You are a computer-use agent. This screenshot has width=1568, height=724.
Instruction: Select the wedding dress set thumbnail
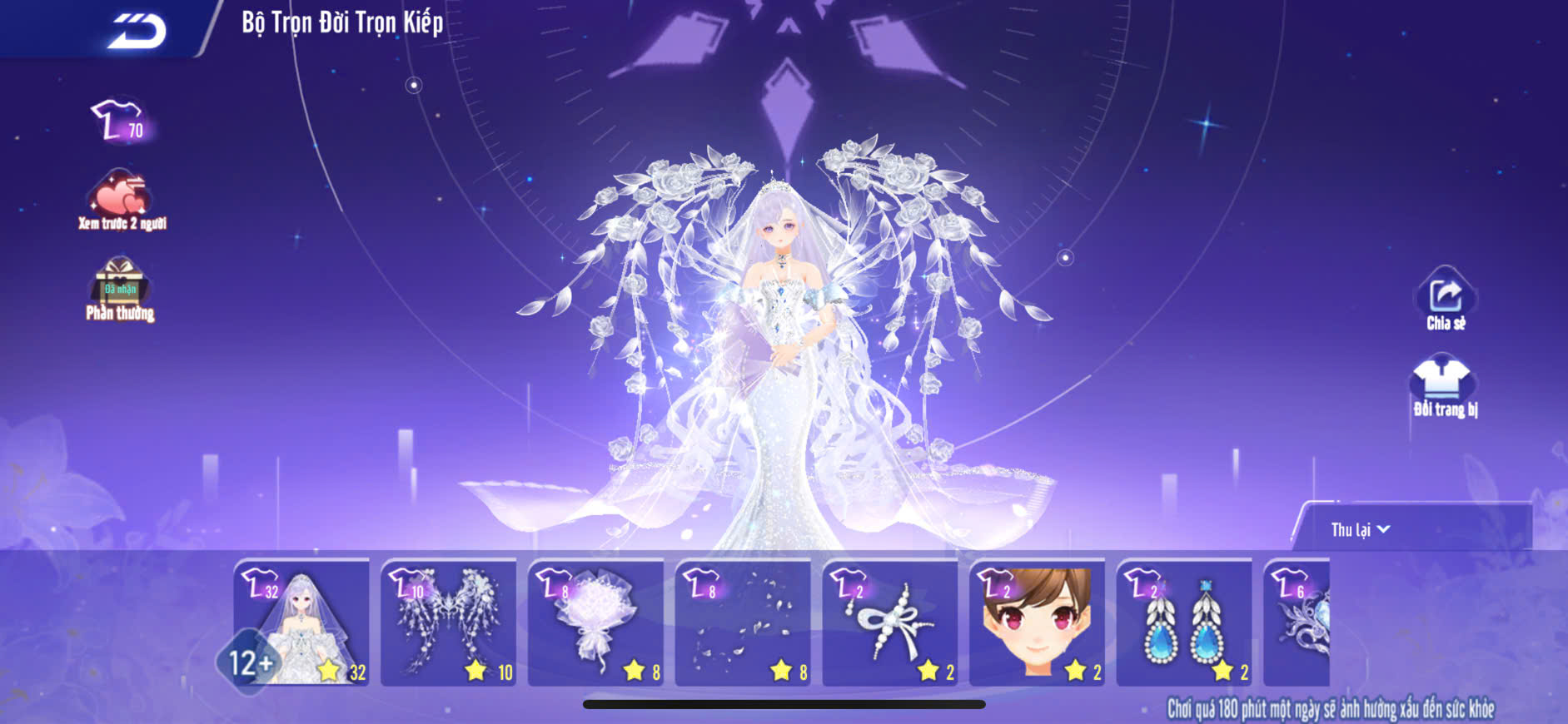(x=301, y=622)
